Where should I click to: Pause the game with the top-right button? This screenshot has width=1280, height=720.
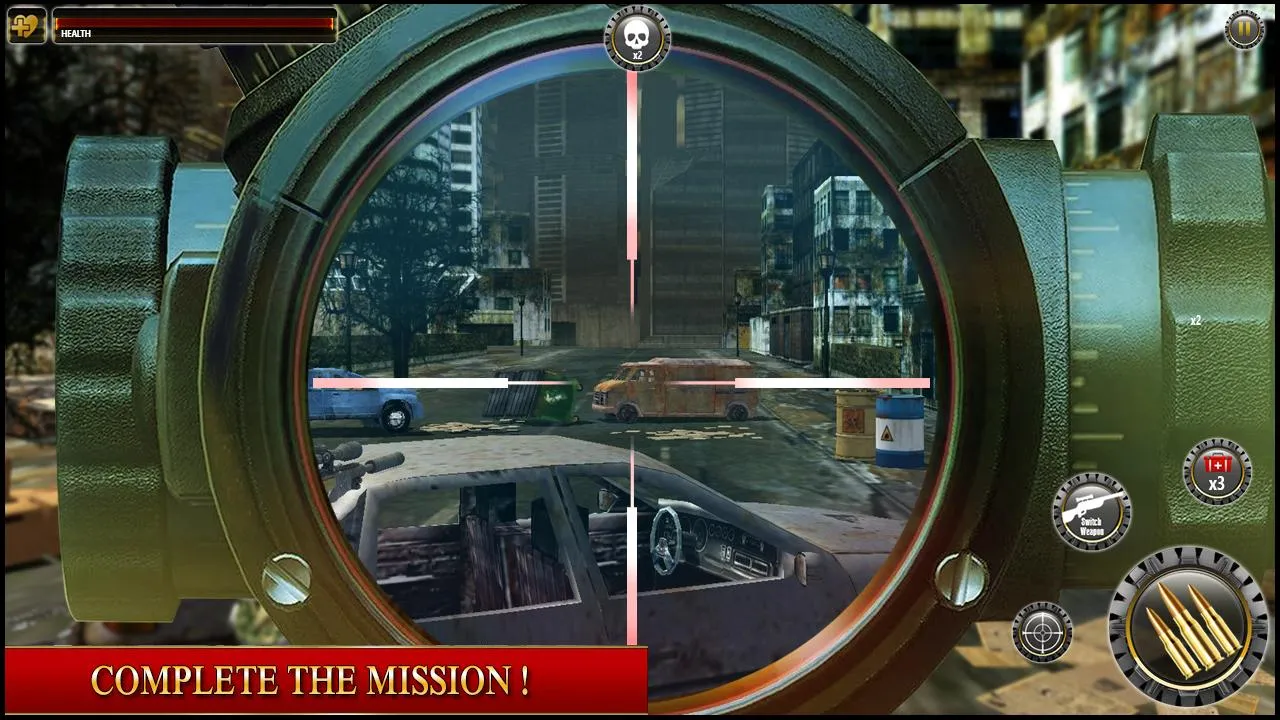1242,27
